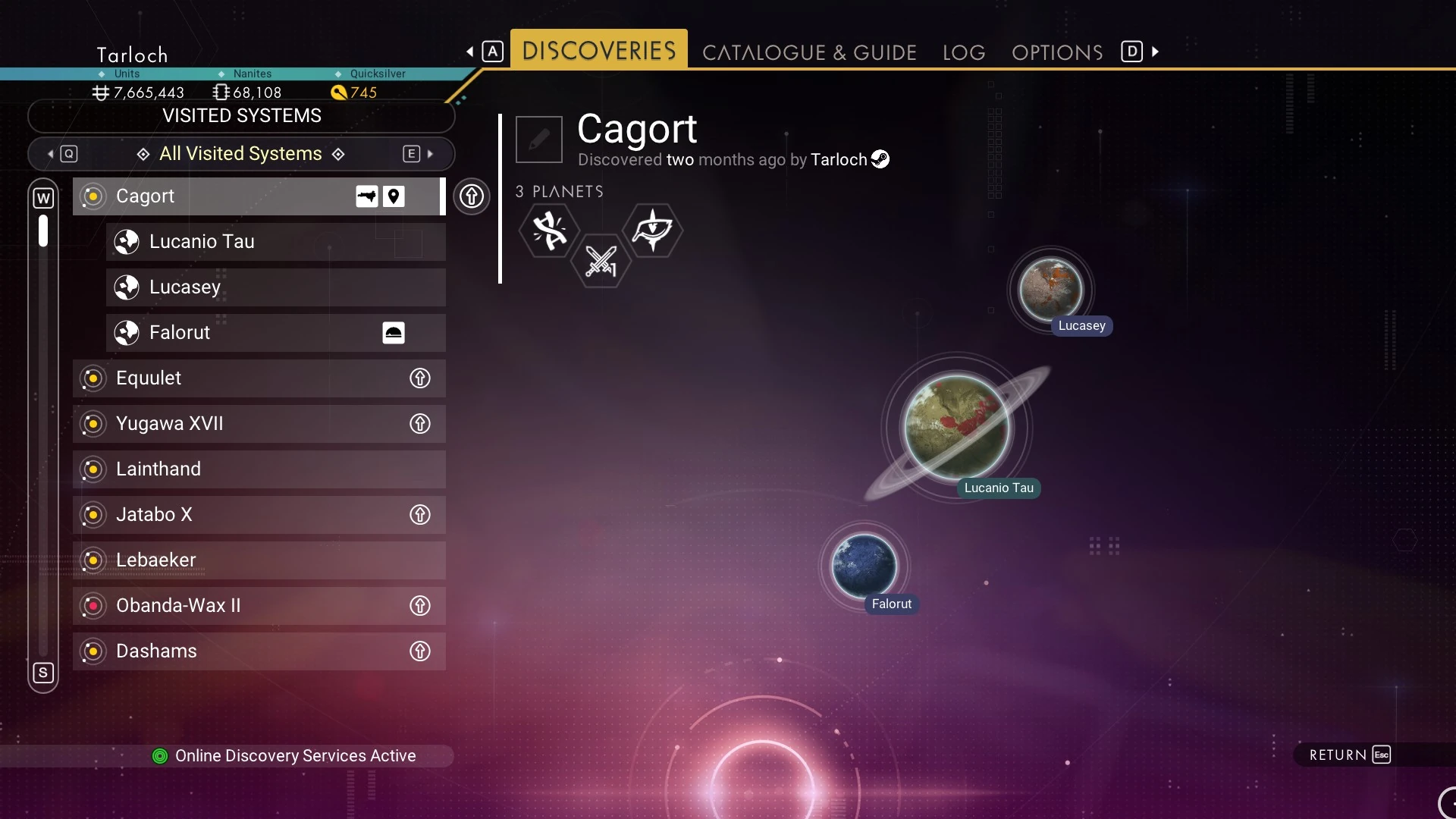Click the Steam icon beside Tarloch's name
Screen dimensions: 1456x819
[880, 158]
